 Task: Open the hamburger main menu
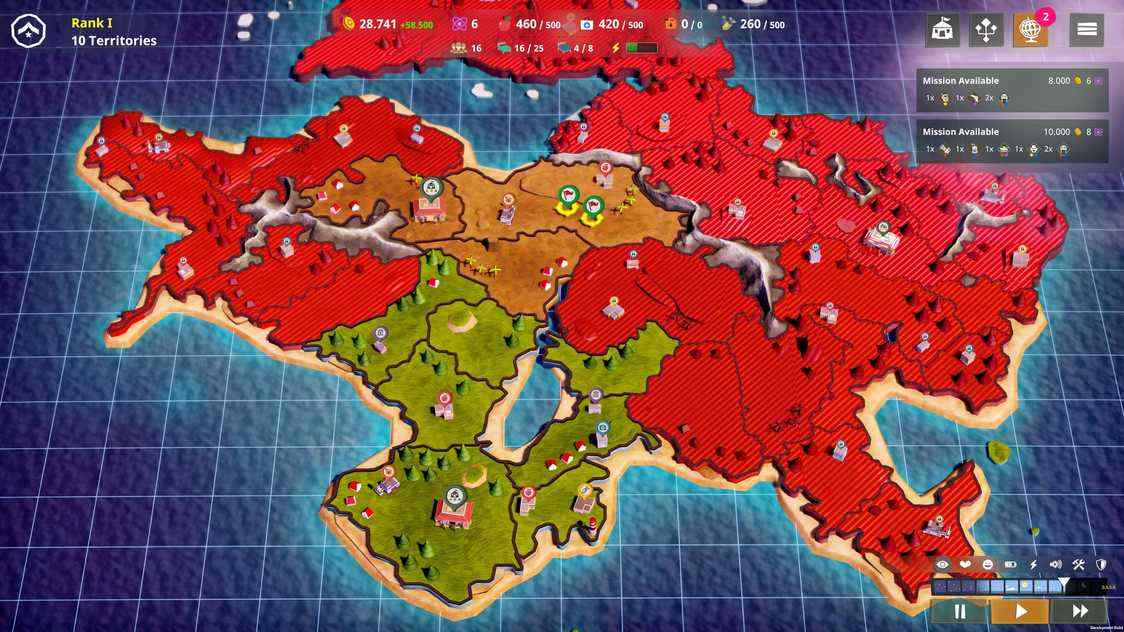click(1087, 30)
